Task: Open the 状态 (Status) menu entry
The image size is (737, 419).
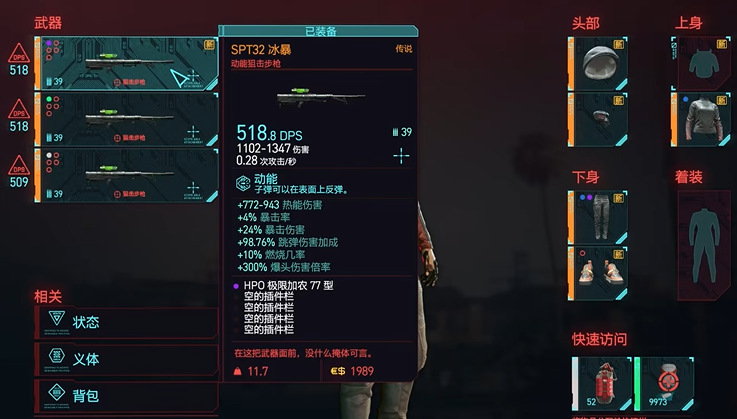Action: pos(125,322)
